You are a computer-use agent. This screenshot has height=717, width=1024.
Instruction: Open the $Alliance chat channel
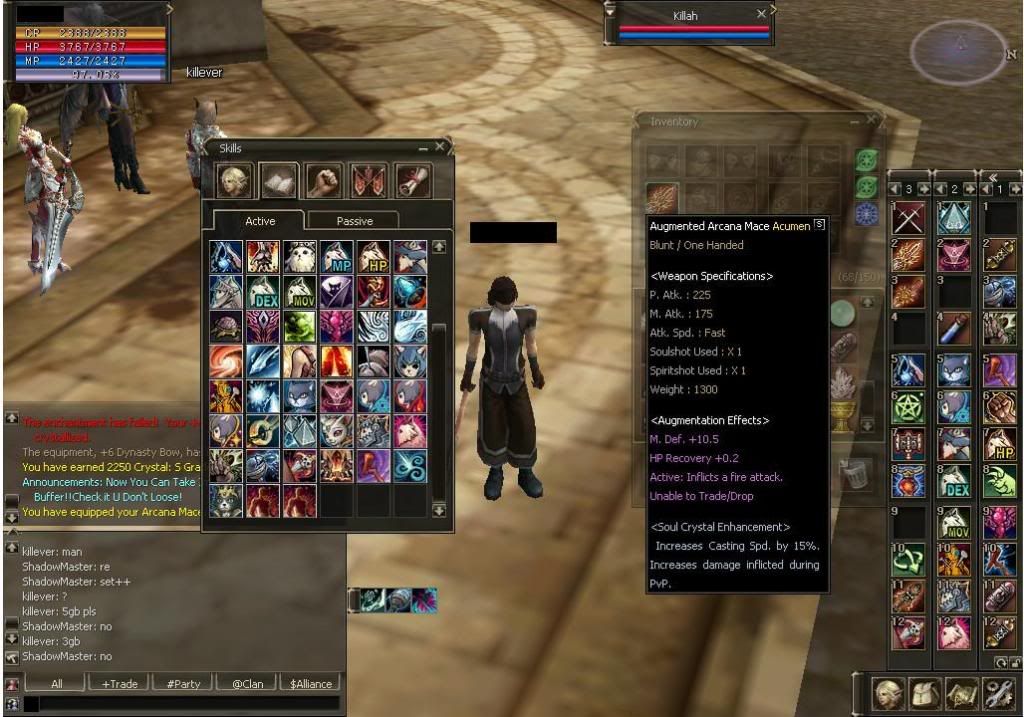(311, 684)
